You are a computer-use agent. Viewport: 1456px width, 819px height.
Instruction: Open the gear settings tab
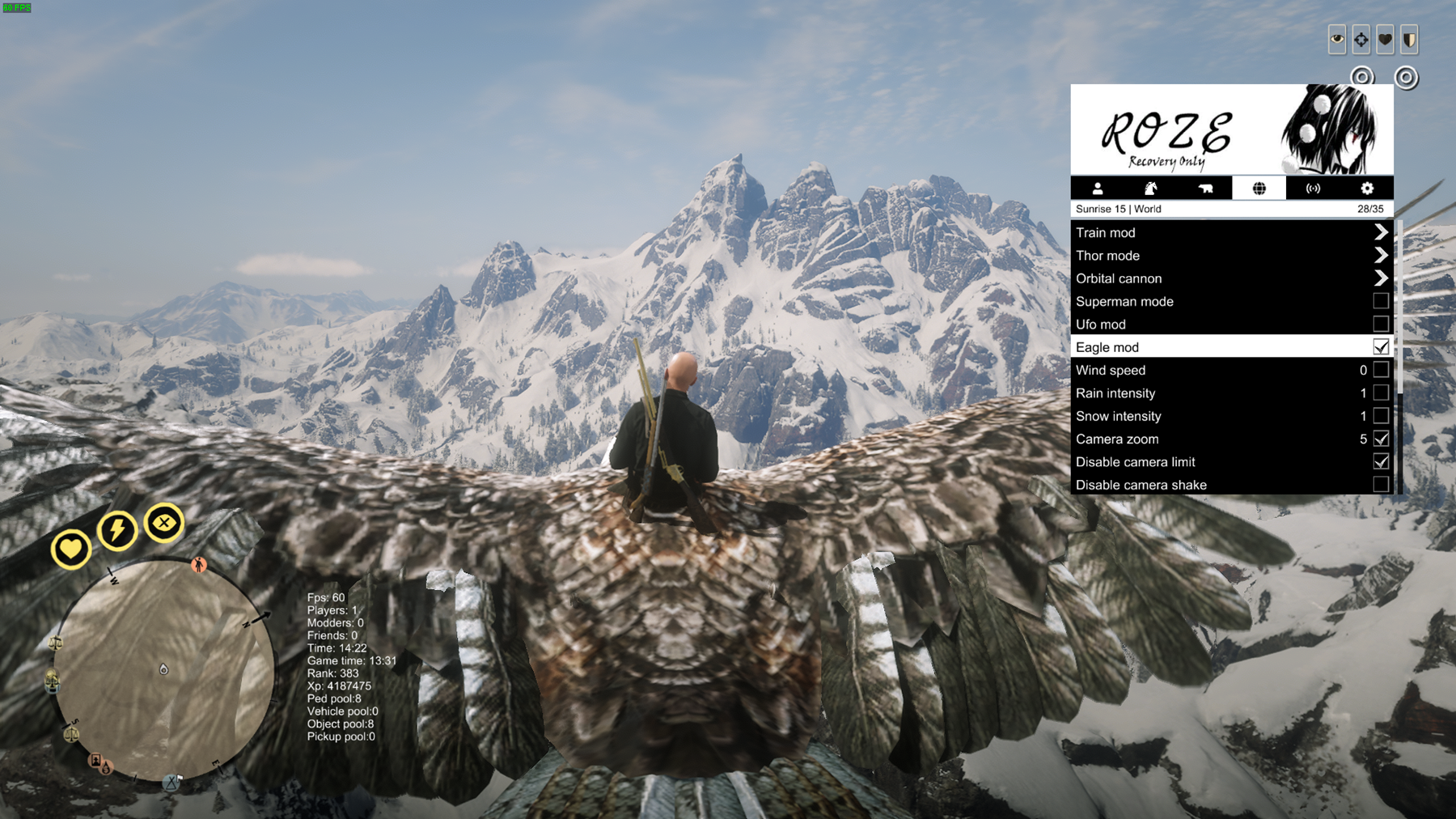point(1367,189)
